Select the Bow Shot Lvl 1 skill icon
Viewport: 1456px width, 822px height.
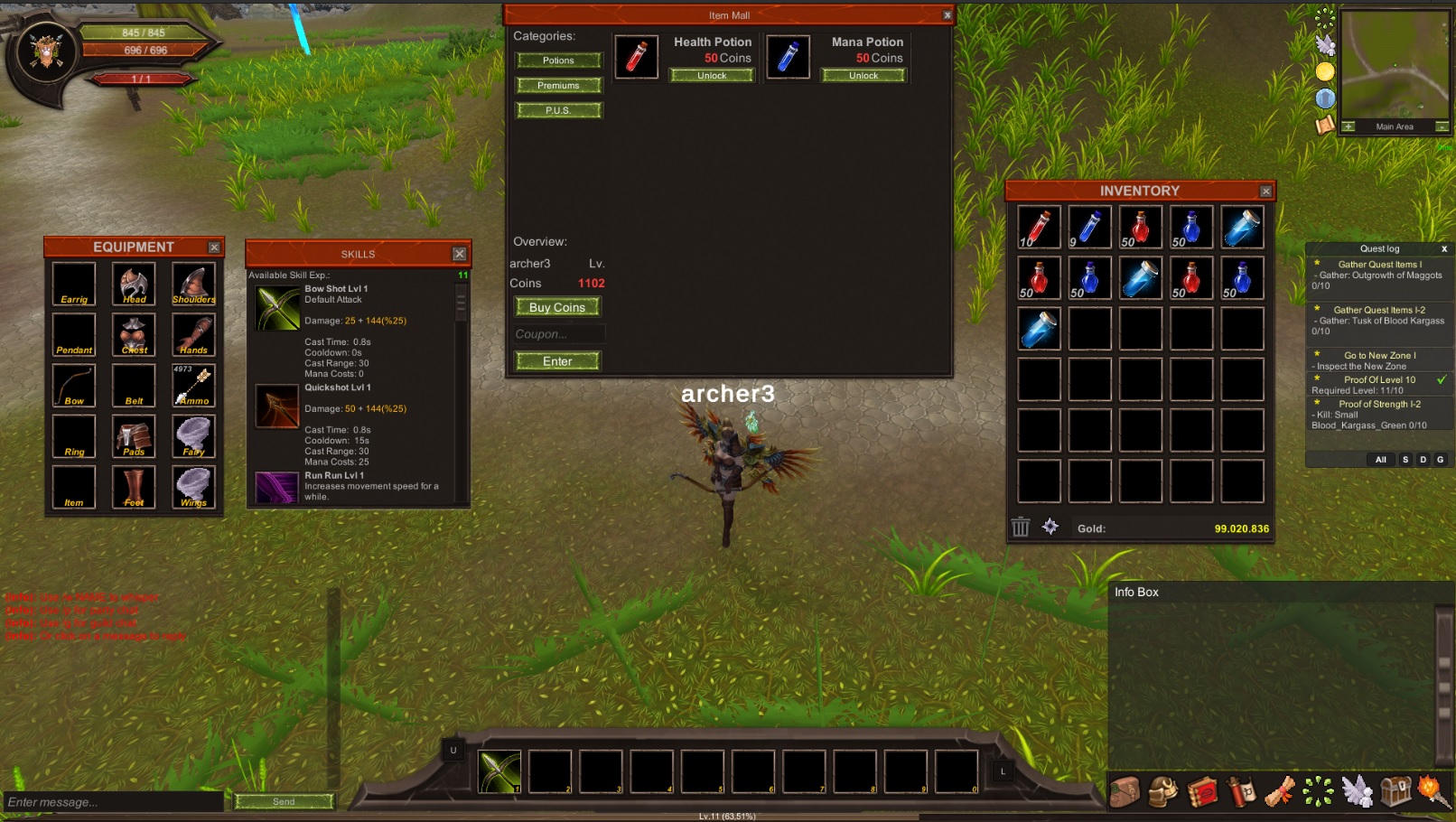pyautogui.click(x=277, y=308)
